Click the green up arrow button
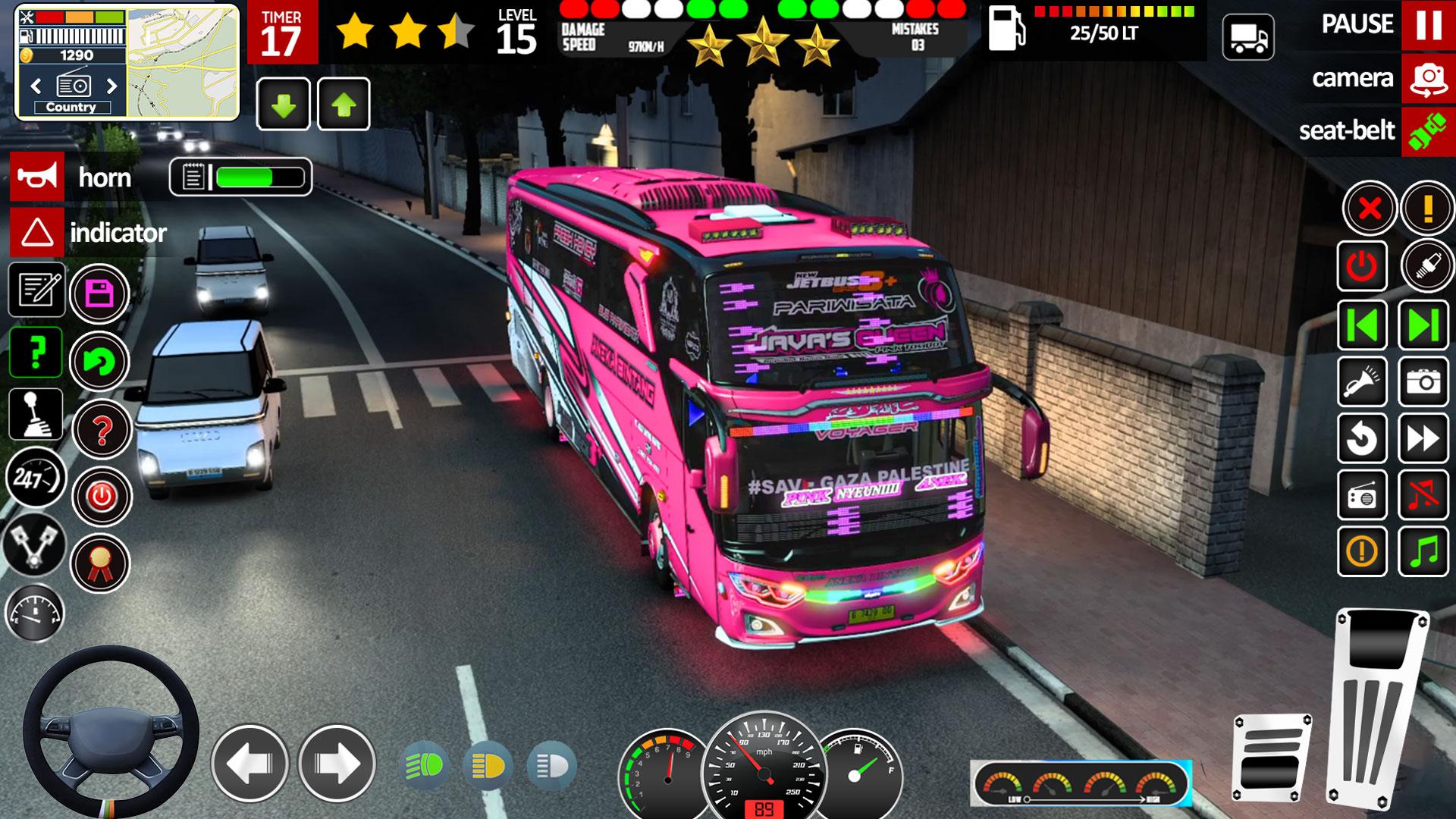 click(344, 105)
